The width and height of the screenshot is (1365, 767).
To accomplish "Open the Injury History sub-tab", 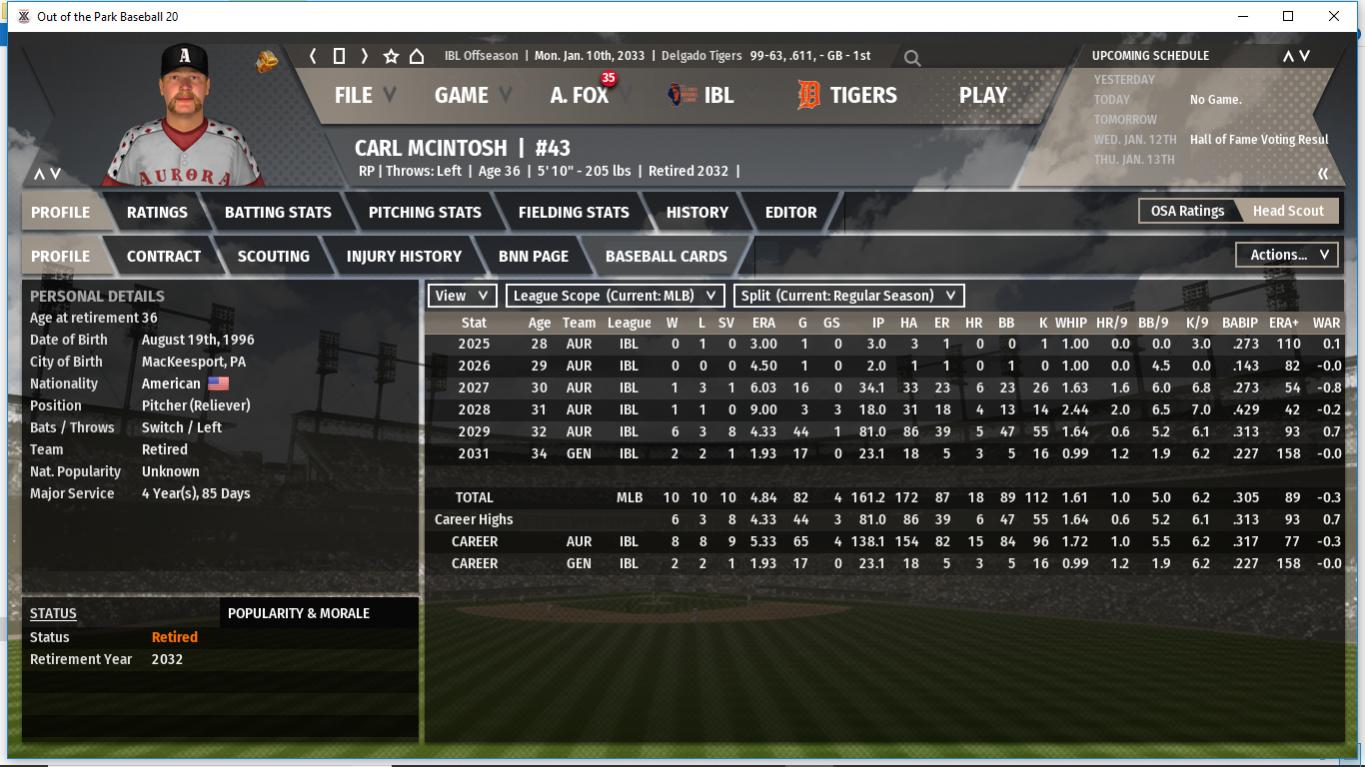I will 404,256.
